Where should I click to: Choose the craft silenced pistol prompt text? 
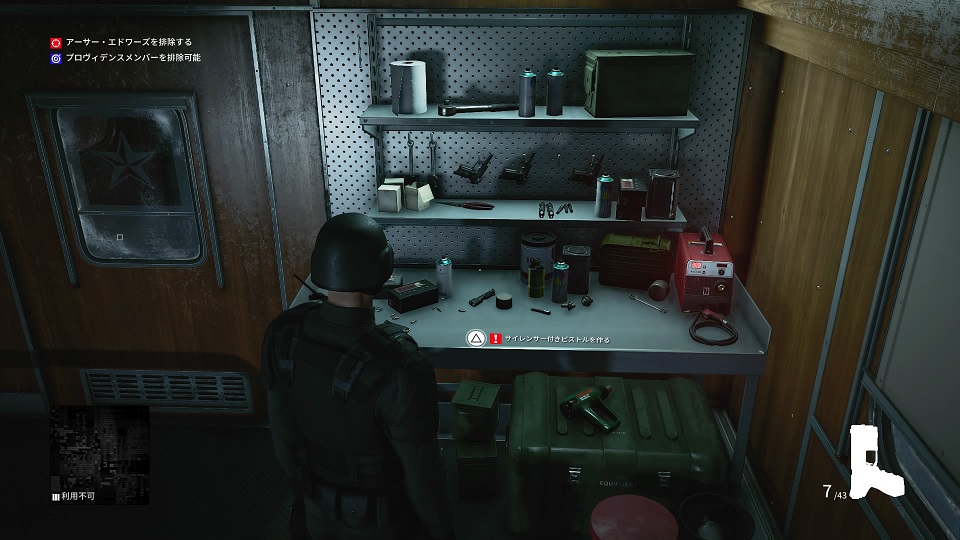557,340
